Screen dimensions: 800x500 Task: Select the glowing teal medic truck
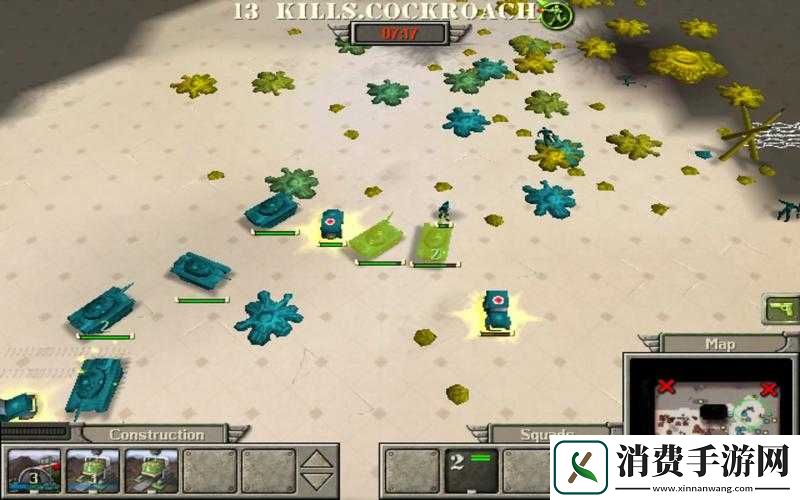(495, 311)
